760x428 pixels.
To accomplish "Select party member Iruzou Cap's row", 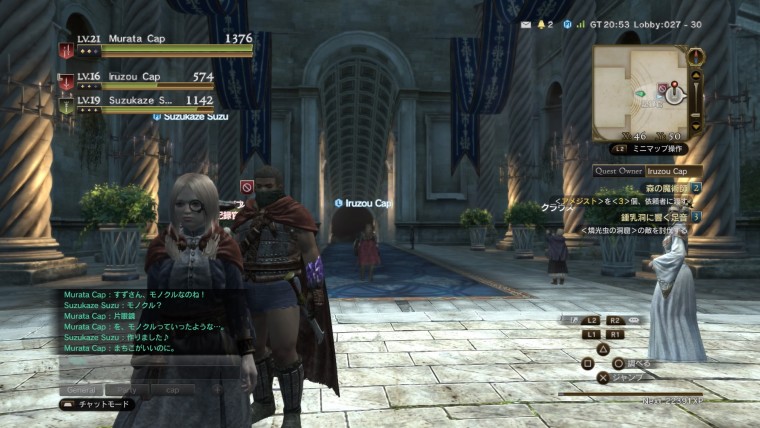I will (150, 78).
